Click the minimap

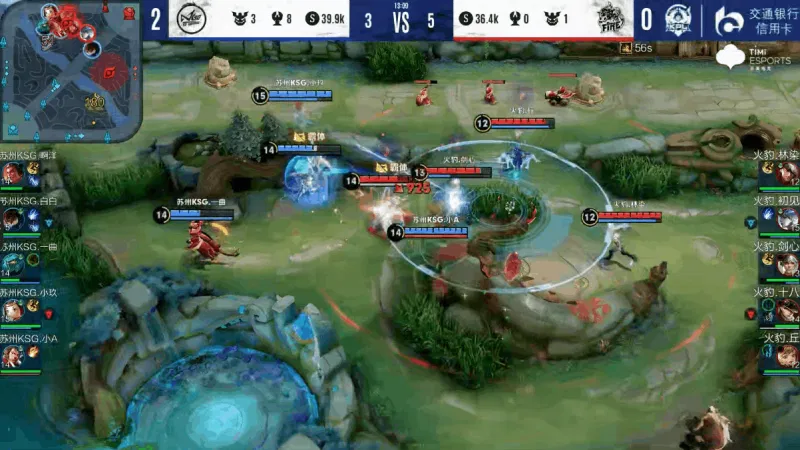point(70,70)
